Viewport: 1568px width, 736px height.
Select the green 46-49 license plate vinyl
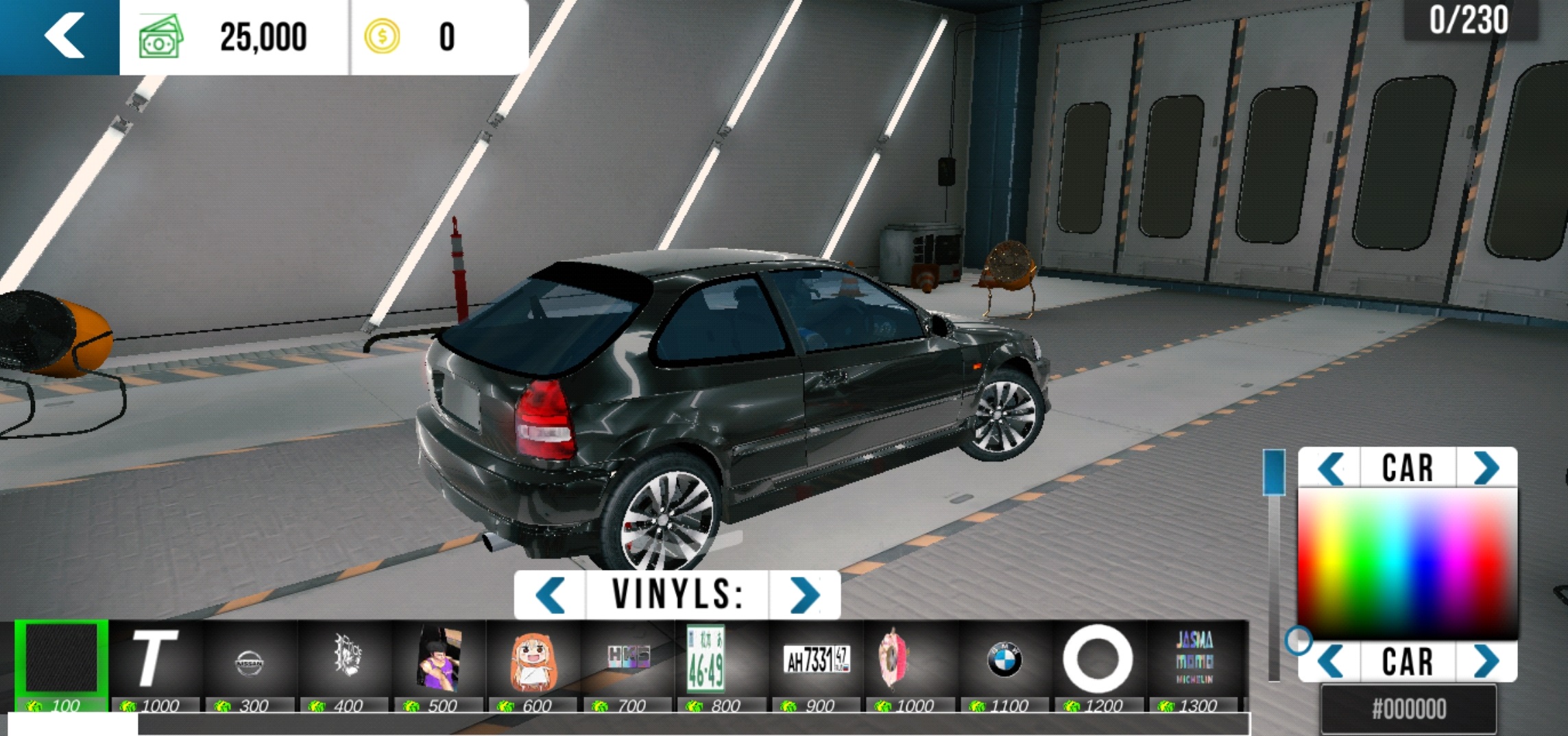[706, 658]
